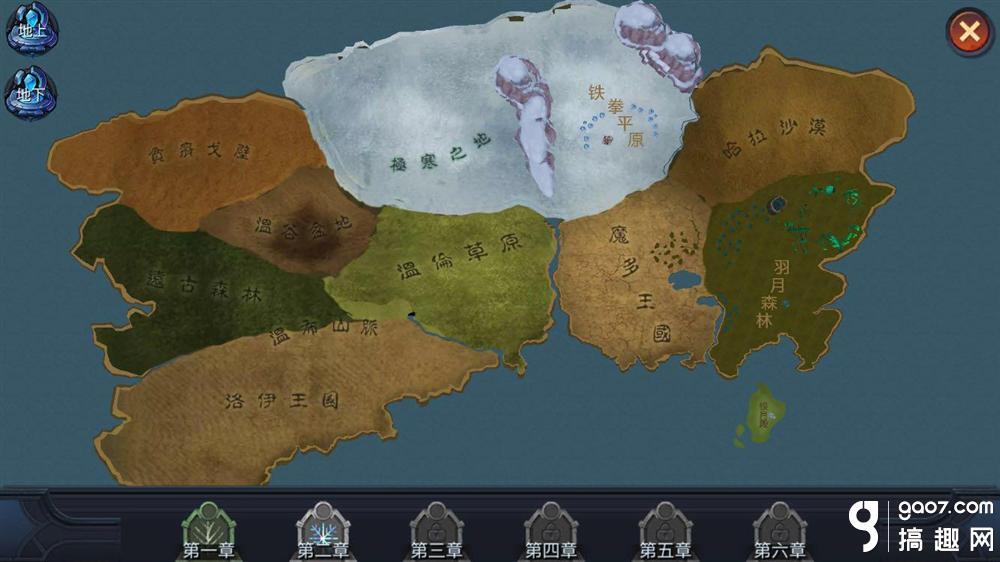Select the locked 第四章 chapter tab
This screenshot has width=1000, height=562.
tap(551, 532)
